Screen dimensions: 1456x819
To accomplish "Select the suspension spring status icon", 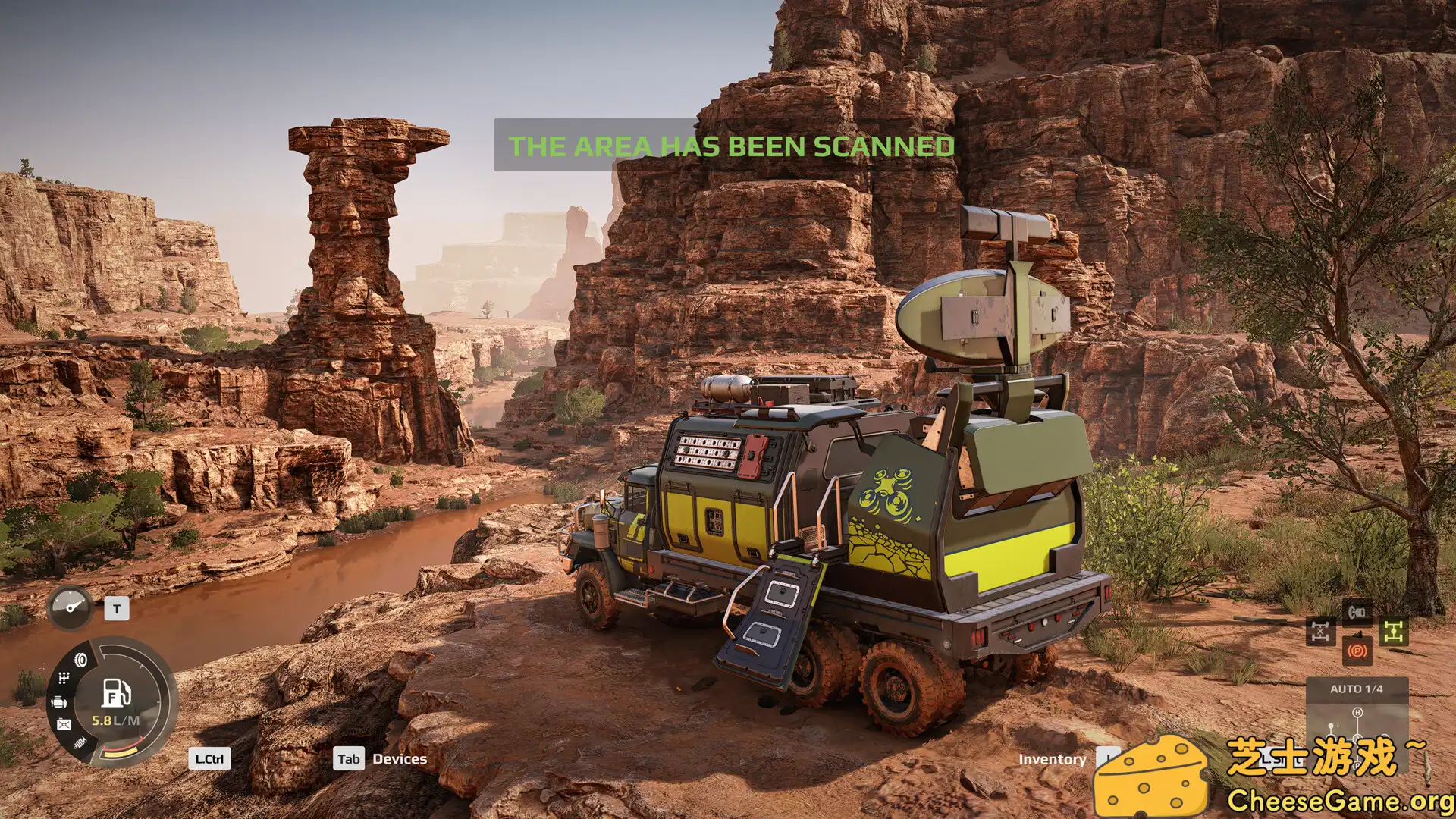I will coord(80,742).
